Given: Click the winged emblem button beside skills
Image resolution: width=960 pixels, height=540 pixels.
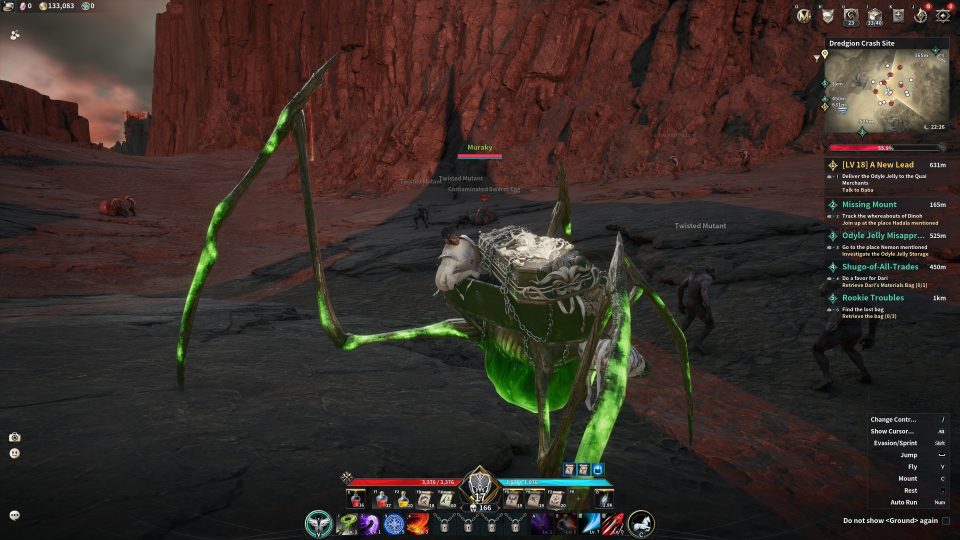Looking at the screenshot, I should [x=320, y=523].
